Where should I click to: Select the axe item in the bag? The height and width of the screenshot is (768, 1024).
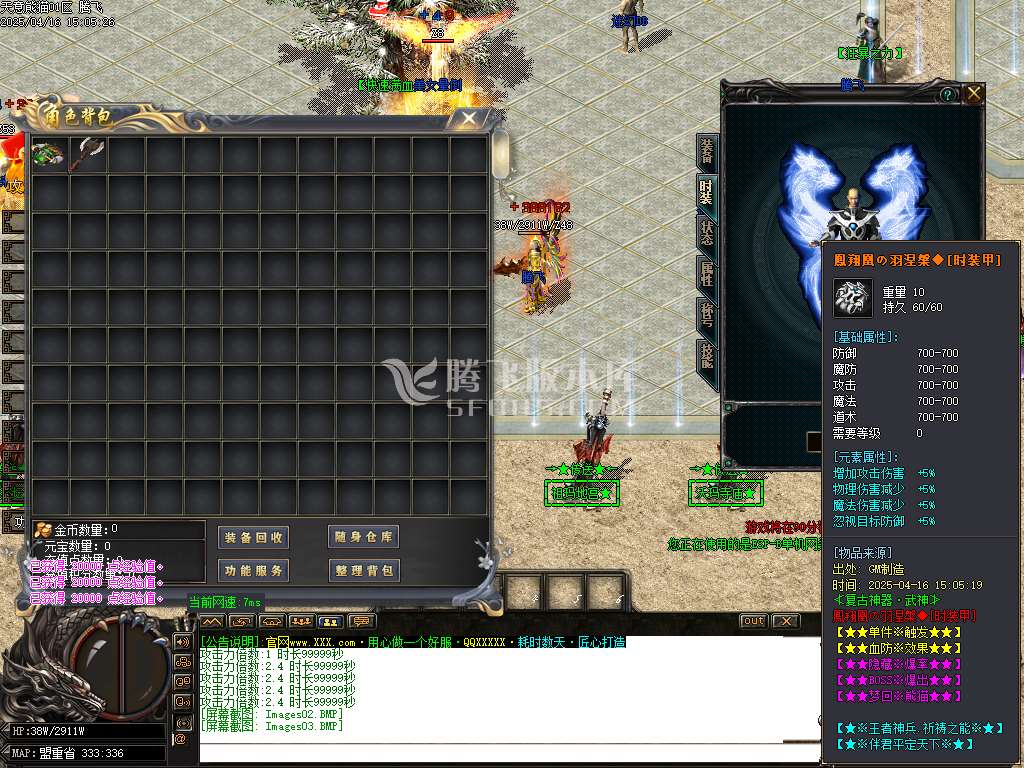(86, 155)
